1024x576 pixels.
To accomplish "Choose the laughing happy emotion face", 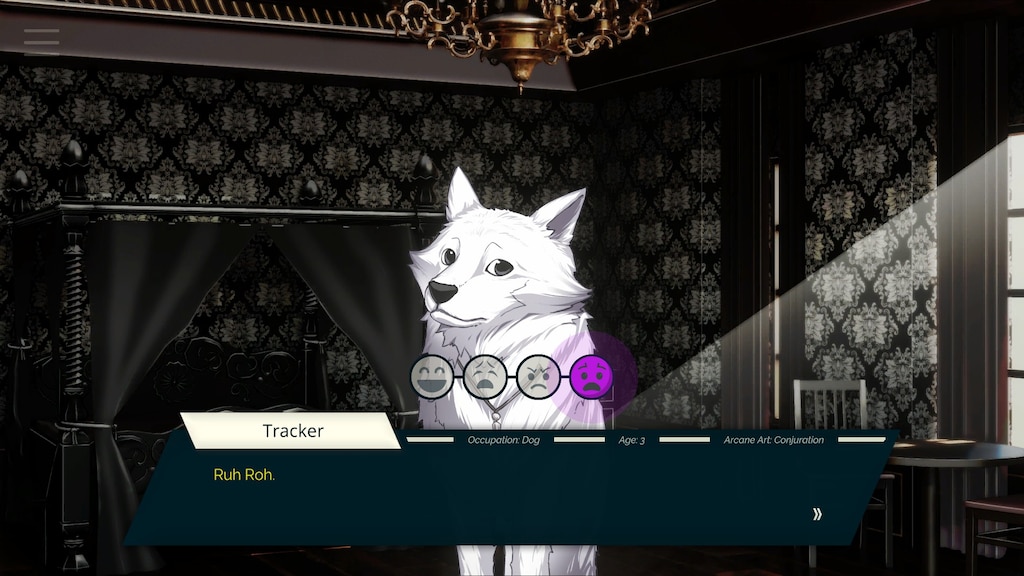I will tap(431, 377).
